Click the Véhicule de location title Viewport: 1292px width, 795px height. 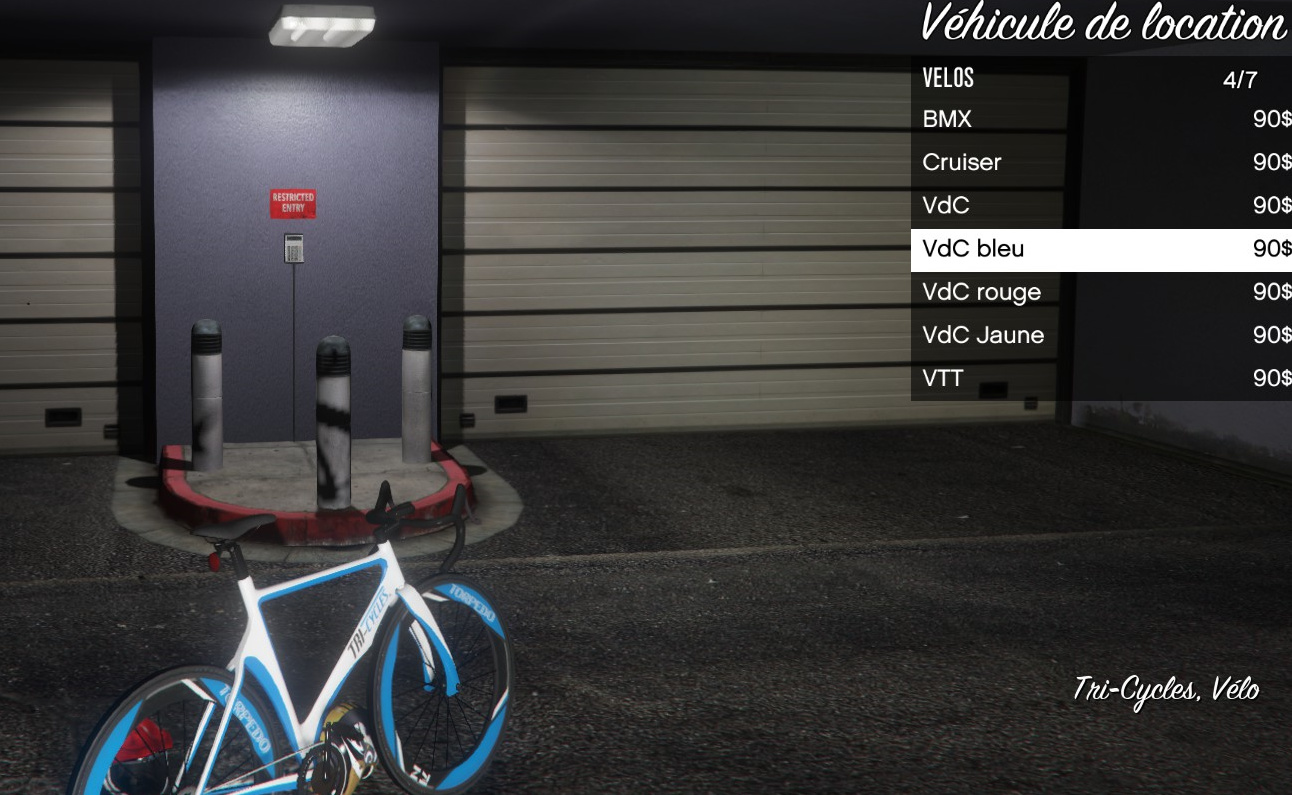tap(1104, 25)
